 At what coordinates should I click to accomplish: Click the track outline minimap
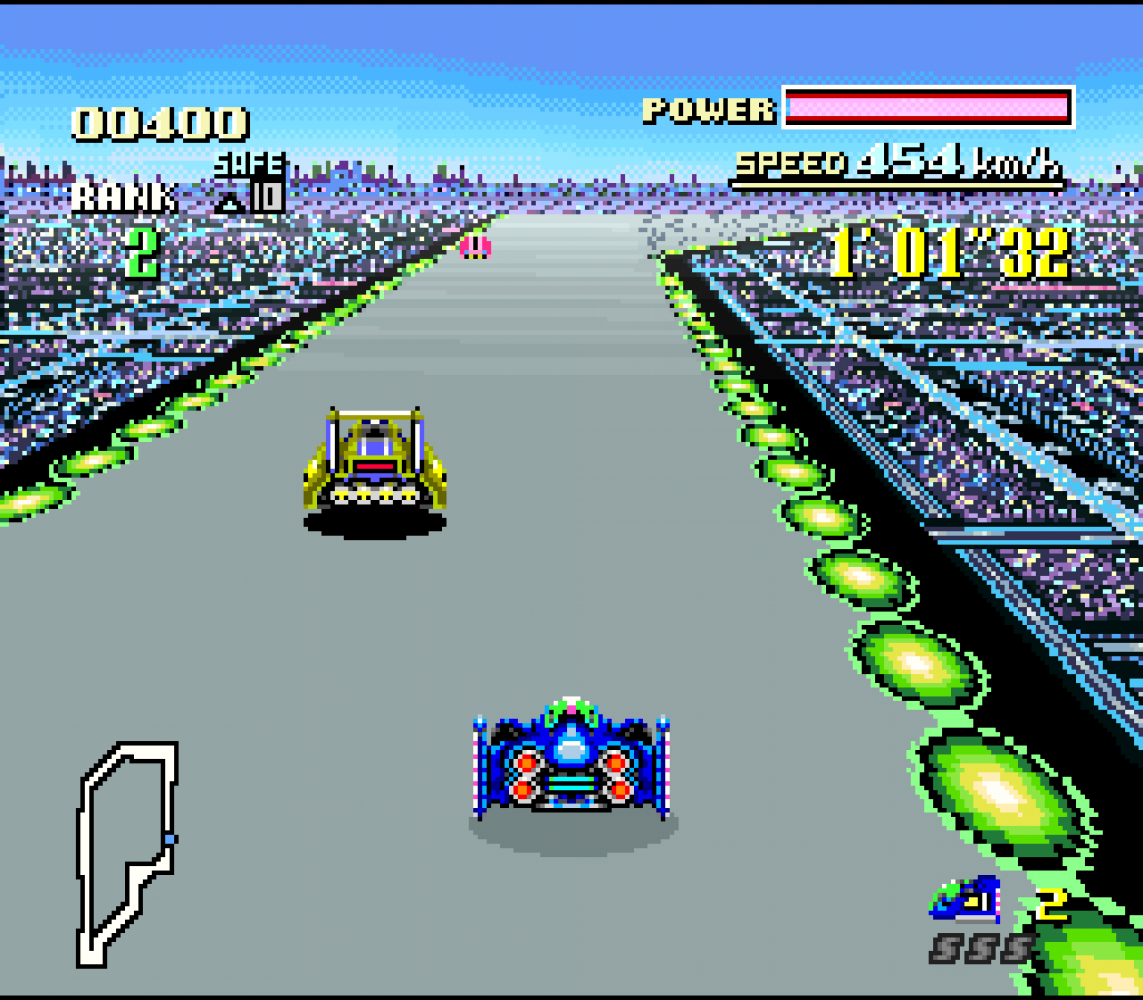point(127,853)
